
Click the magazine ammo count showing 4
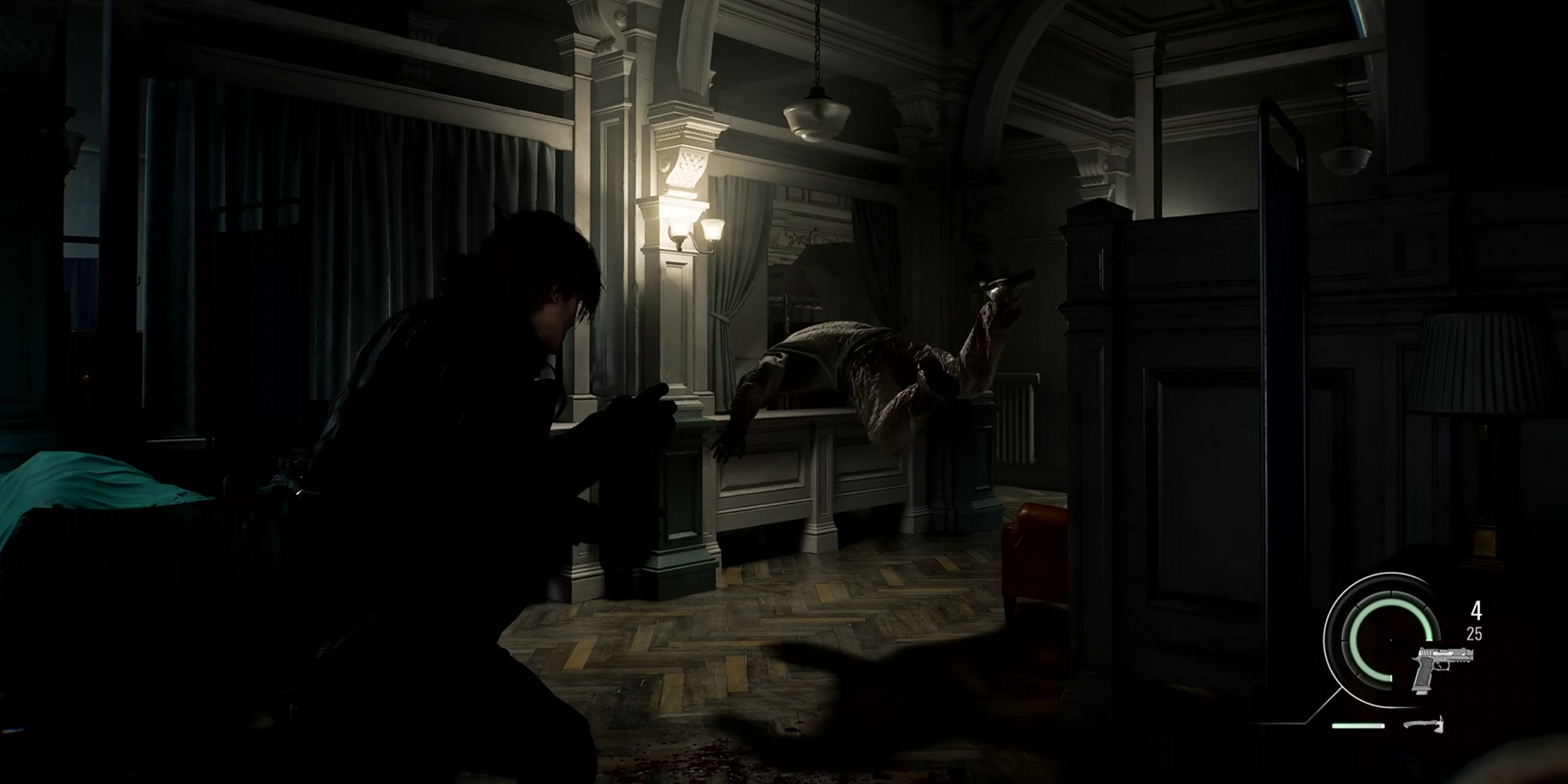coord(1476,610)
